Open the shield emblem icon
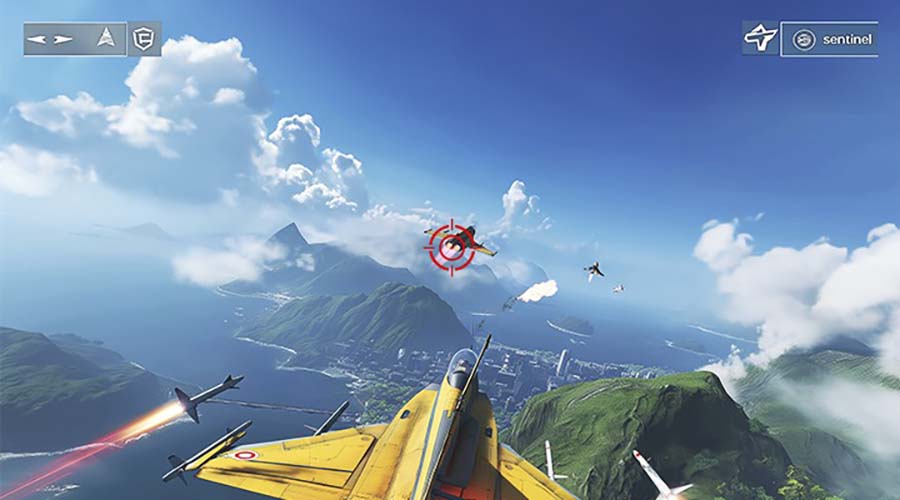The width and height of the screenshot is (900, 500). [x=145, y=39]
